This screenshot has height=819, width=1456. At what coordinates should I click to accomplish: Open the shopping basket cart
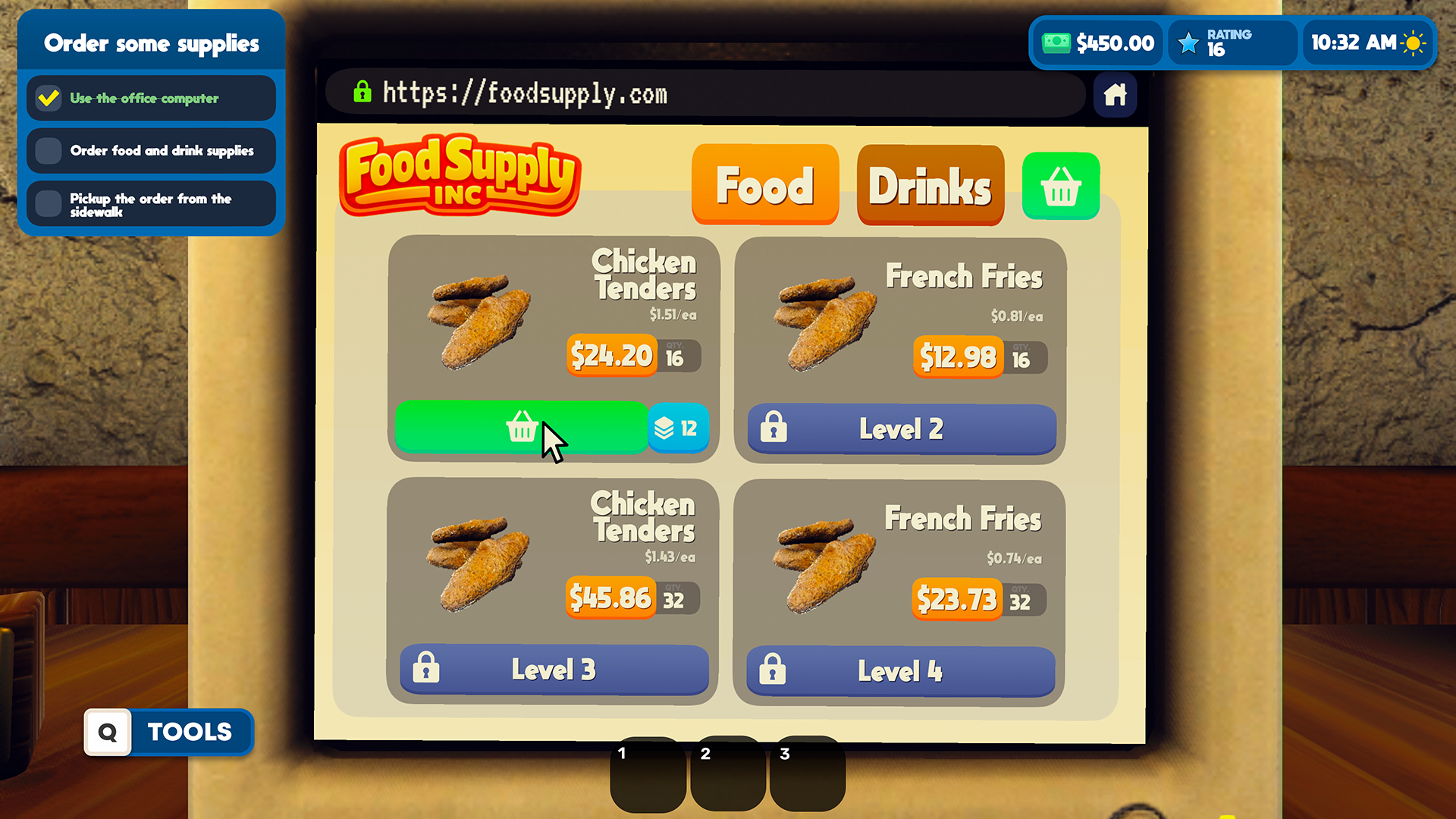(x=1060, y=186)
